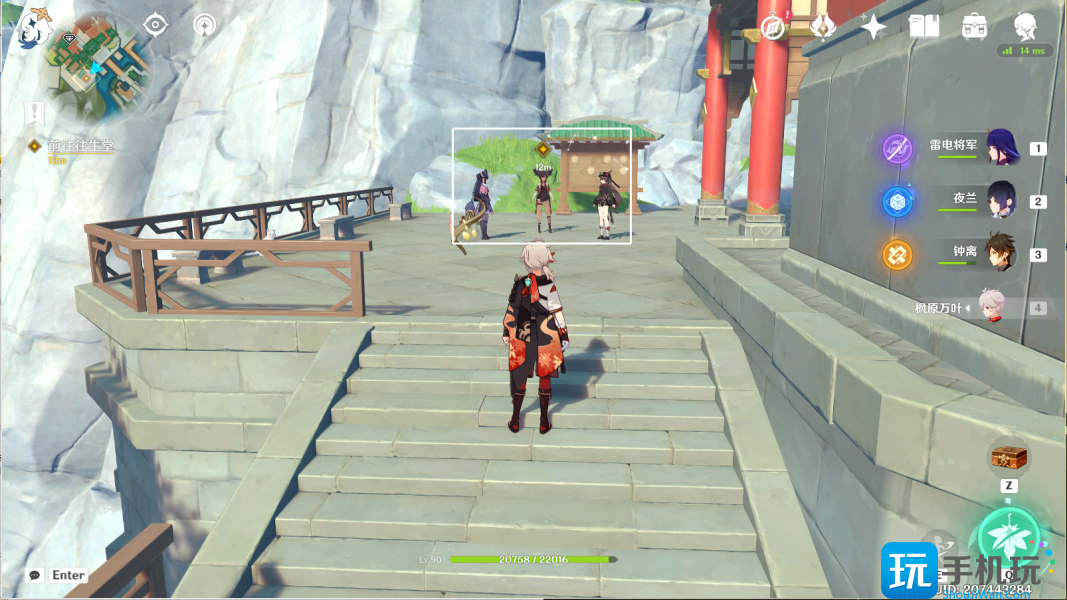Open the backpack inventory
1067x600 pixels.
click(974, 27)
